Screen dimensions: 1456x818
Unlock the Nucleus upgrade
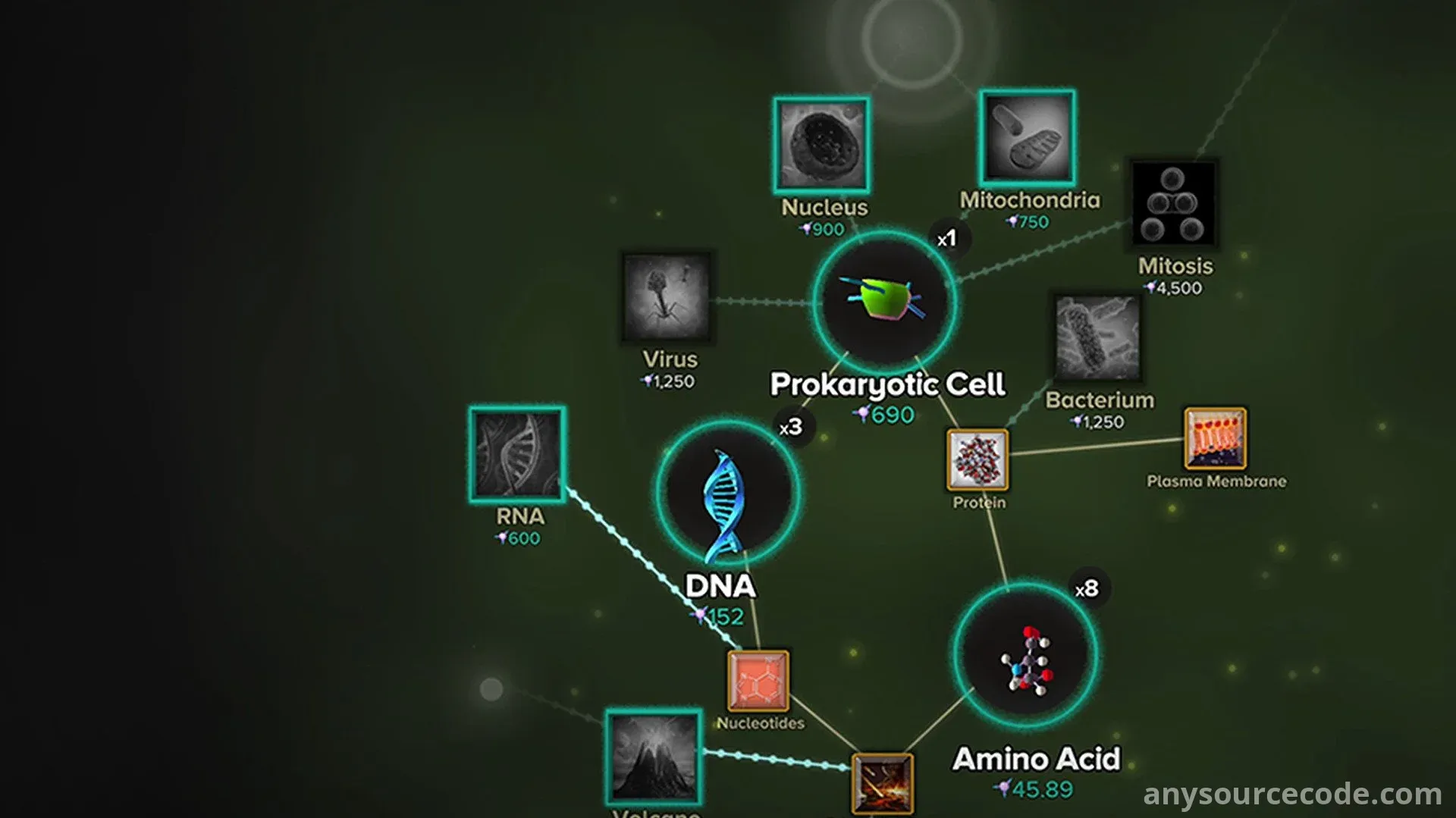point(821,144)
